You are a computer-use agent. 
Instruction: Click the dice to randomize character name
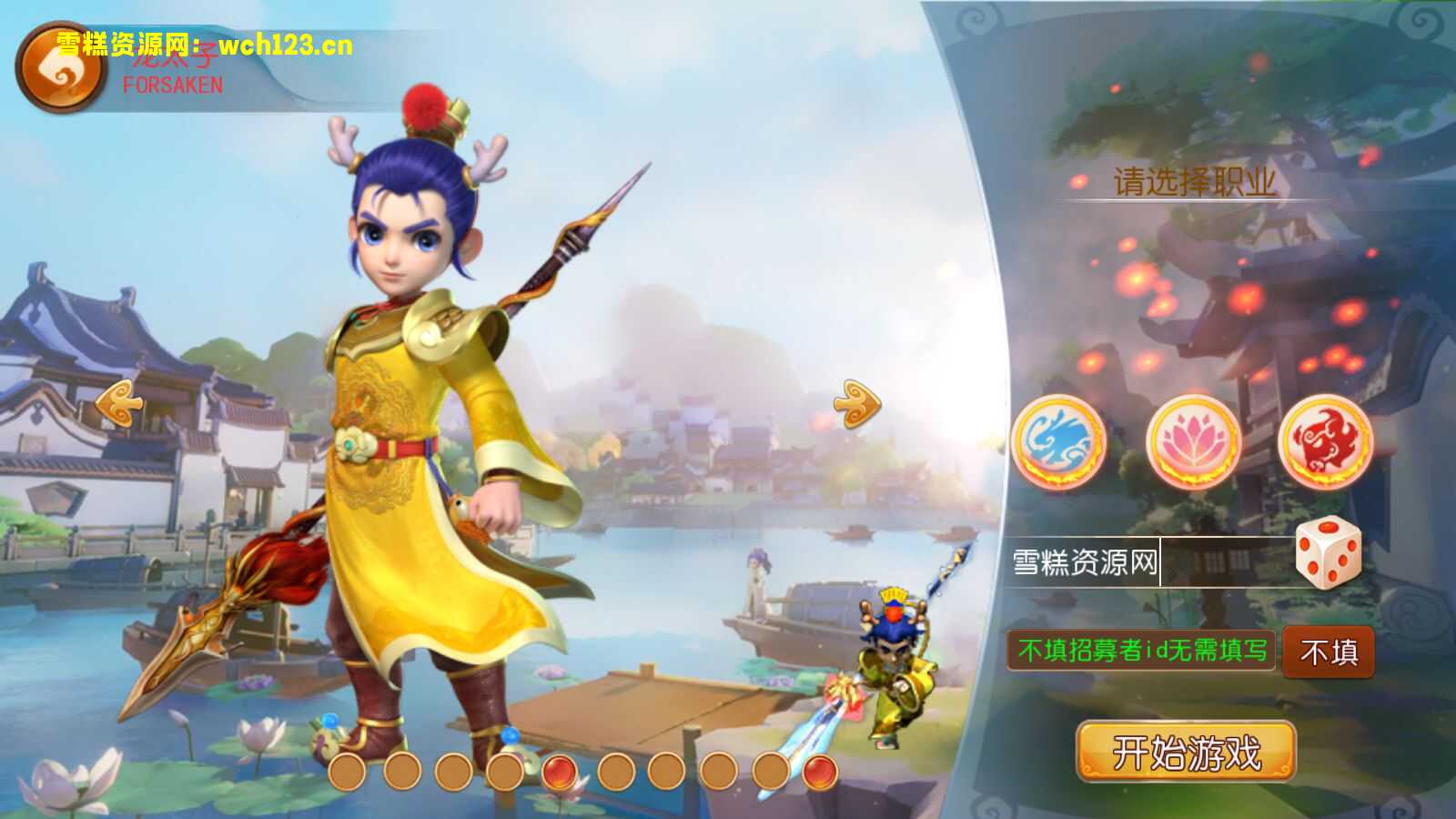1328,557
